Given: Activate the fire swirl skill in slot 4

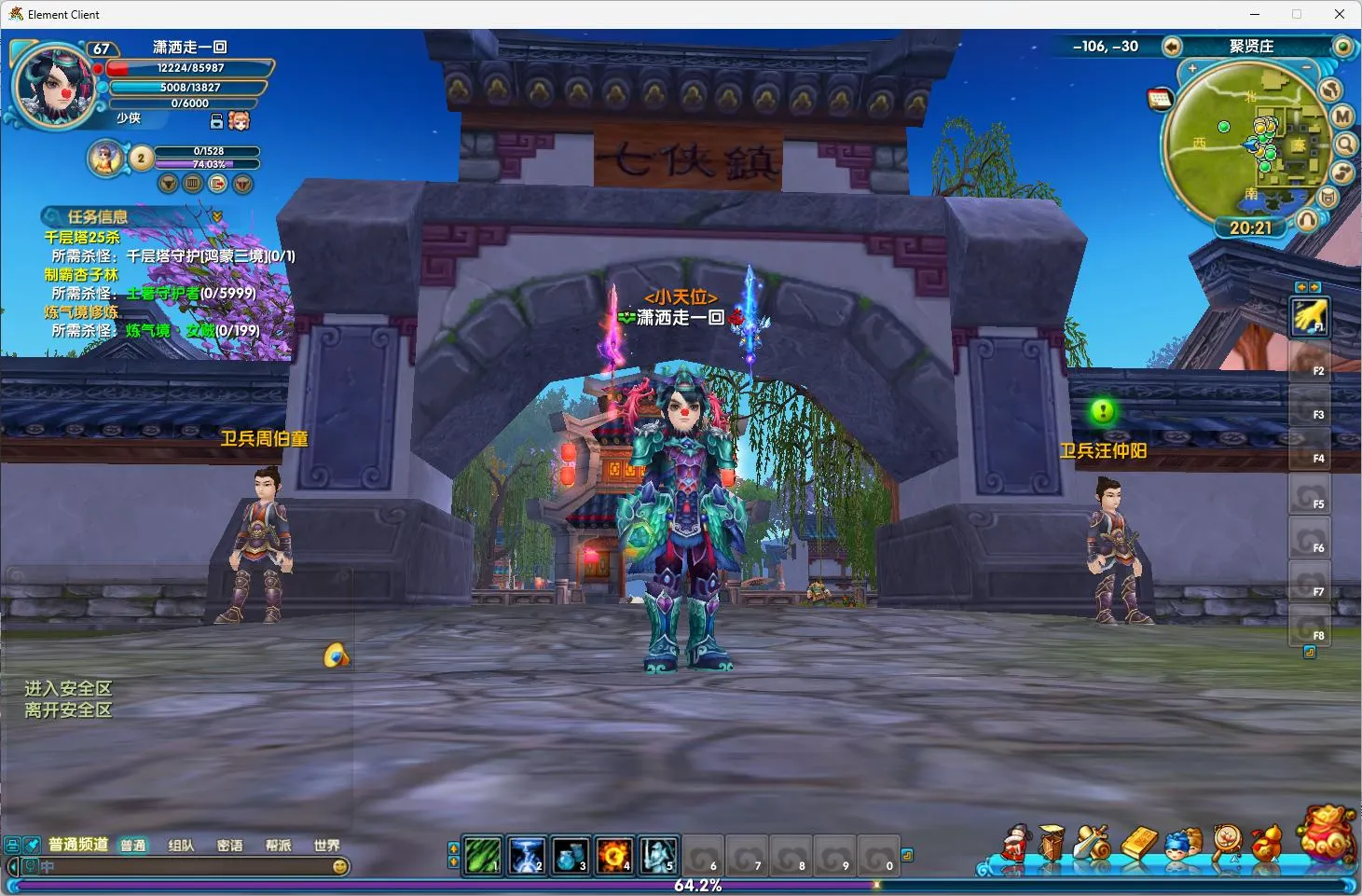Looking at the screenshot, I should pos(614,855).
